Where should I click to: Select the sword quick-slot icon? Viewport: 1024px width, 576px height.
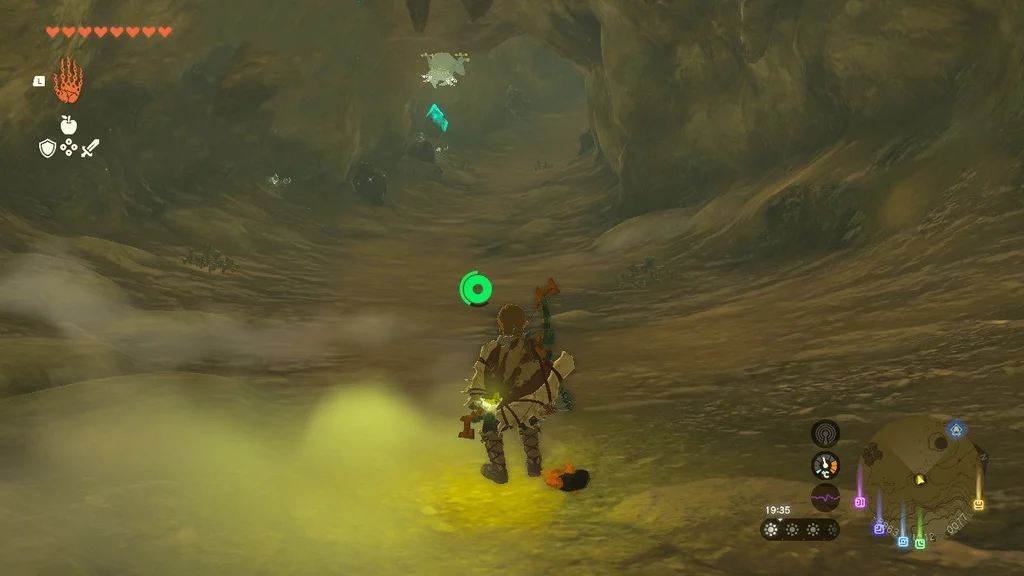point(91,149)
